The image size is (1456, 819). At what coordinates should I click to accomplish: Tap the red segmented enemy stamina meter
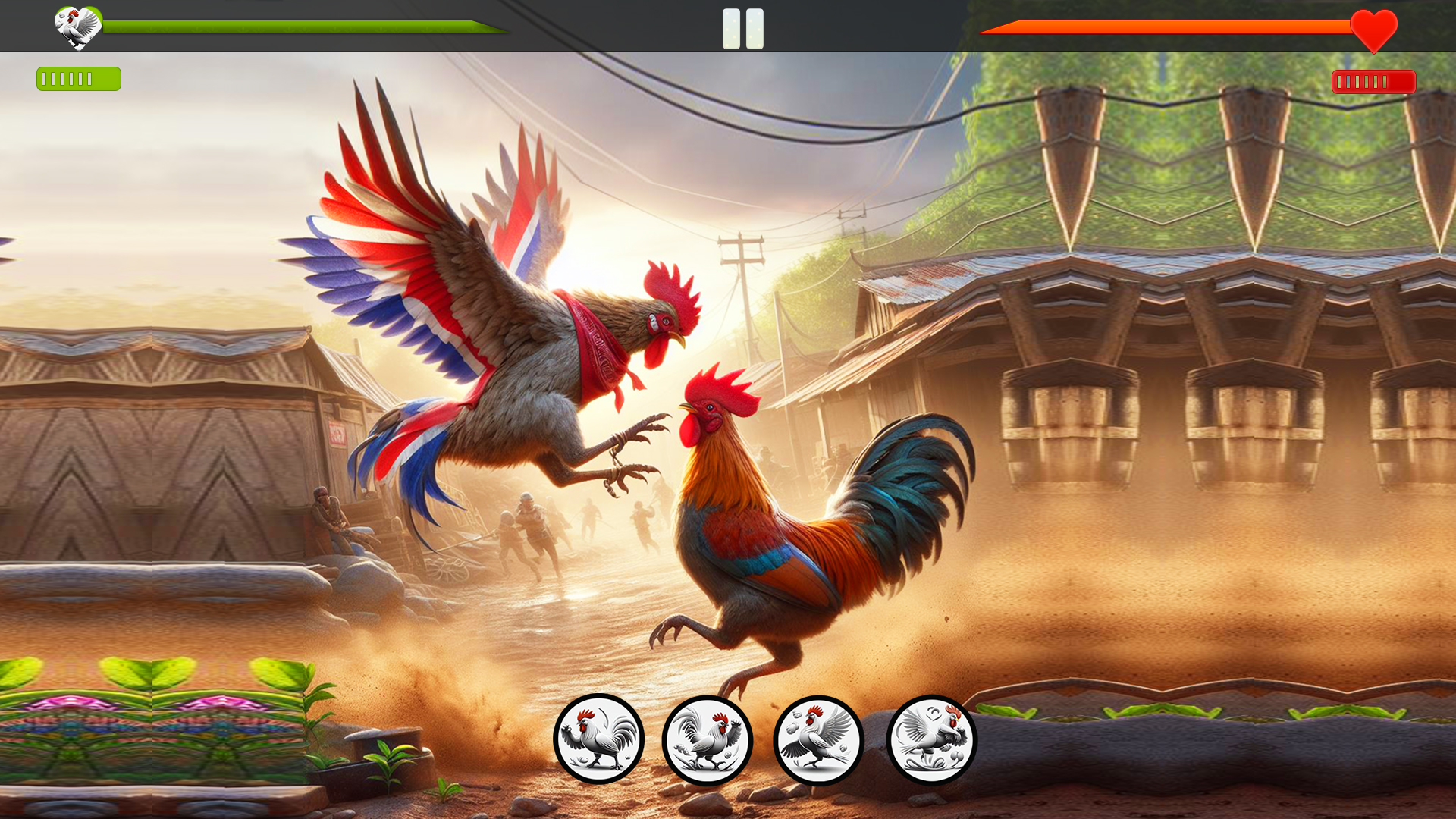point(1373,83)
